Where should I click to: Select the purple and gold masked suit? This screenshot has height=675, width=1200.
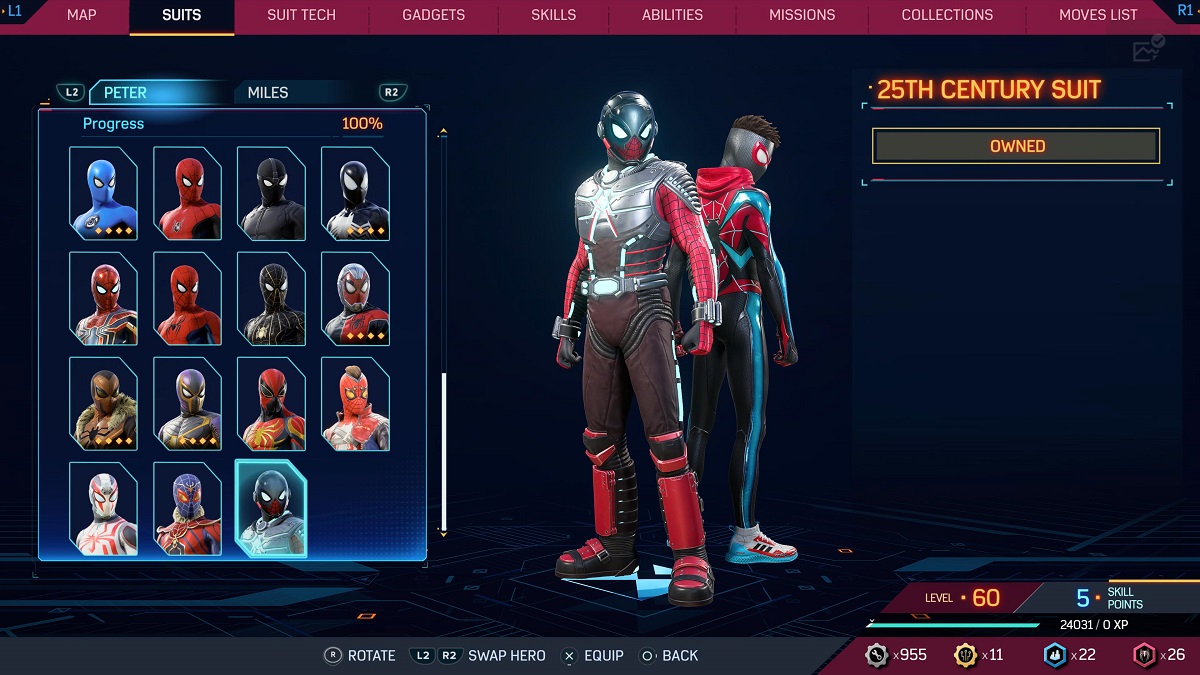click(188, 403)
